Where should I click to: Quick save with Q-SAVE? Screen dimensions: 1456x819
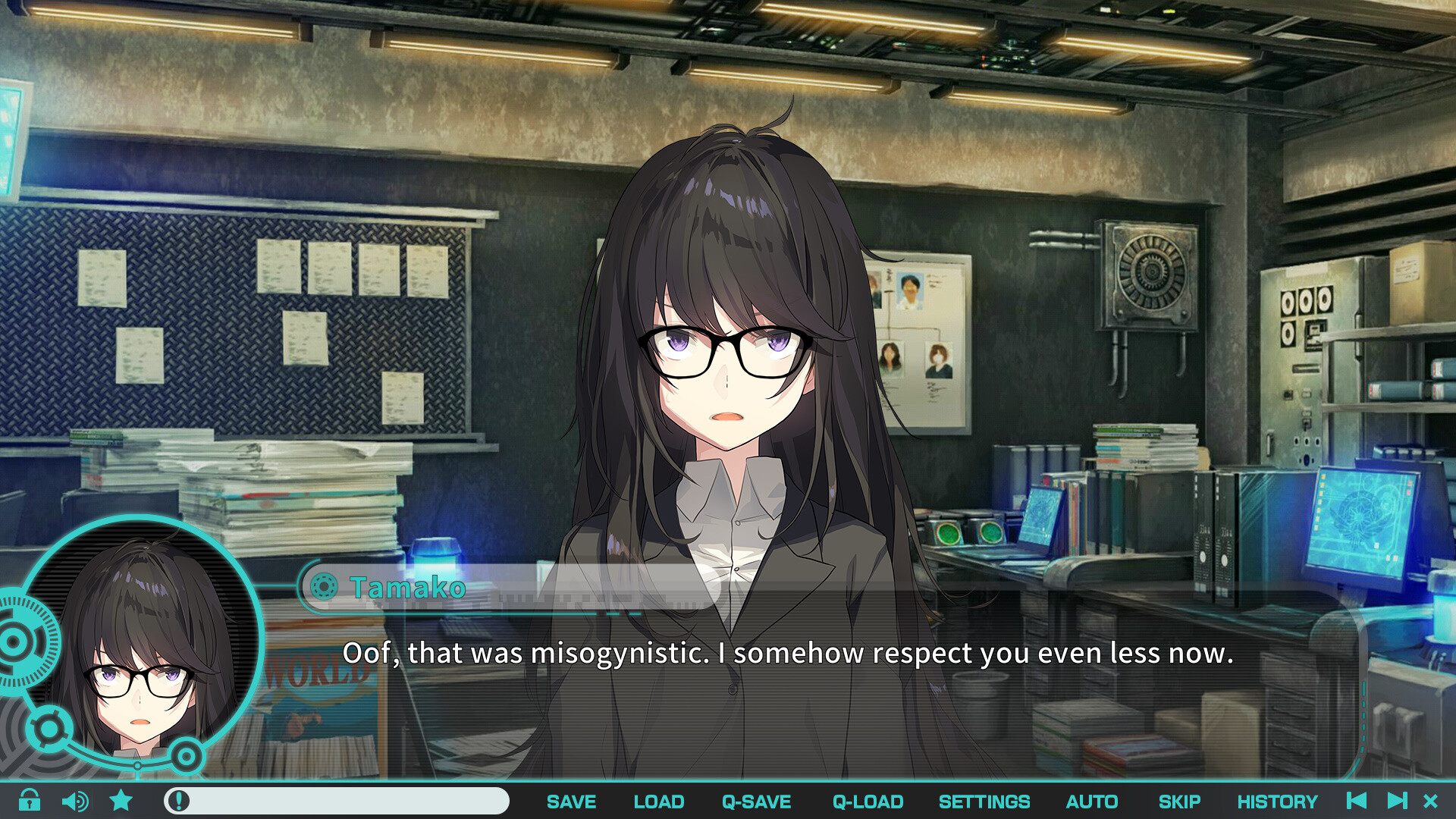756,802
